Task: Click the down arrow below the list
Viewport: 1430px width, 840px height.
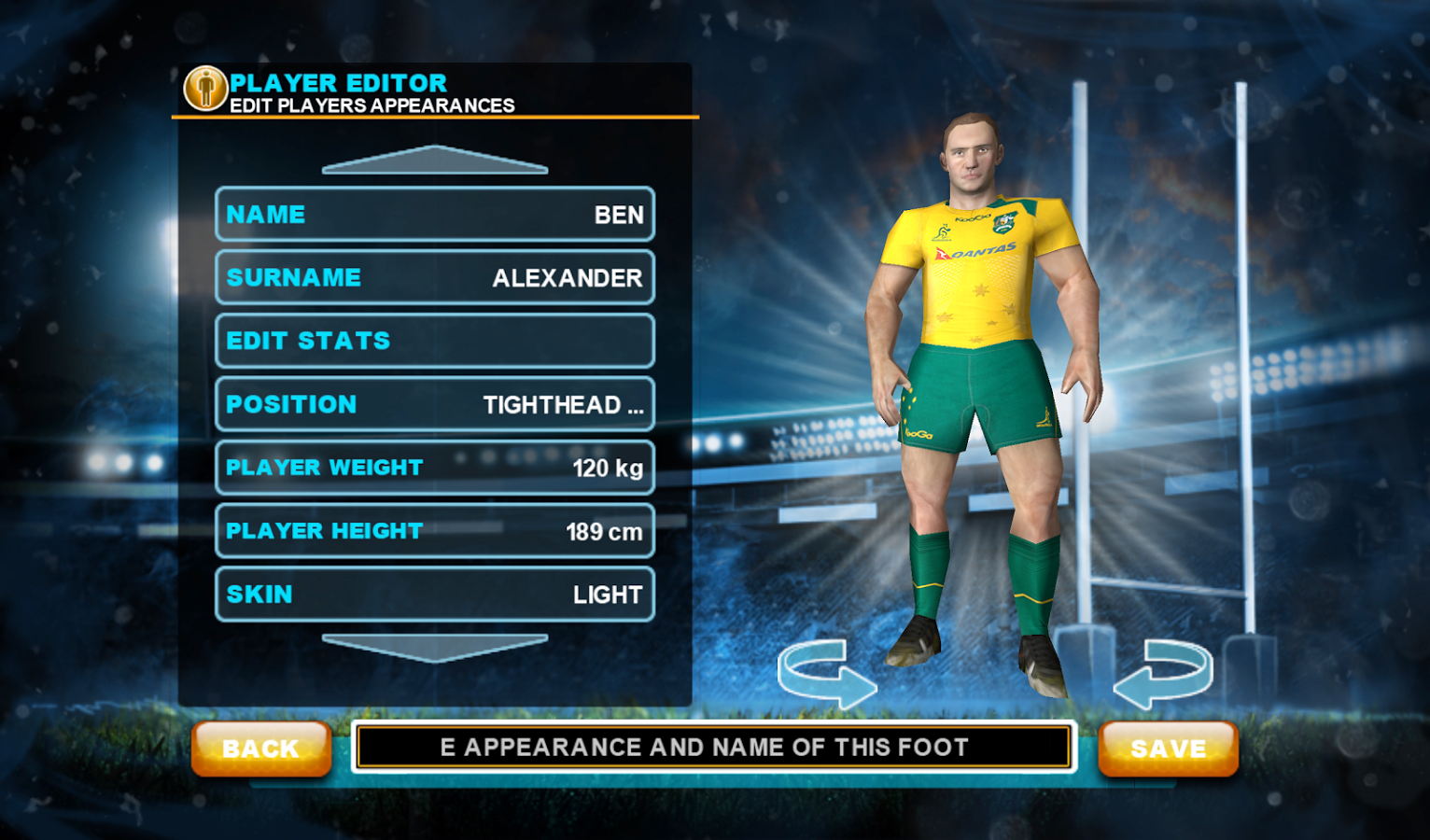Action: [435, 647]
